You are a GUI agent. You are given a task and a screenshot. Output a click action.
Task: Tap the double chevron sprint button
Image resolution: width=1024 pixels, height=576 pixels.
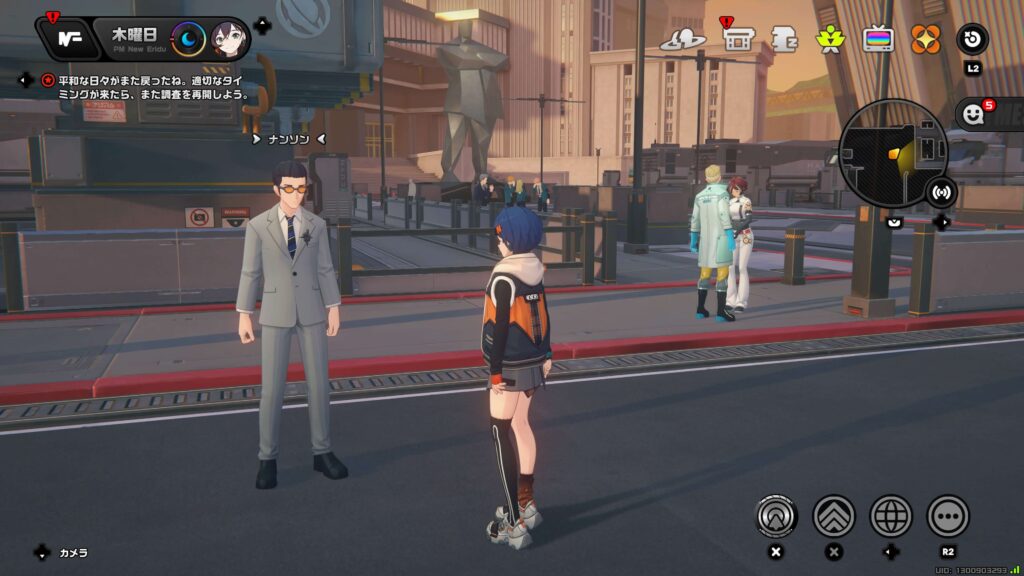pos(833,516)
